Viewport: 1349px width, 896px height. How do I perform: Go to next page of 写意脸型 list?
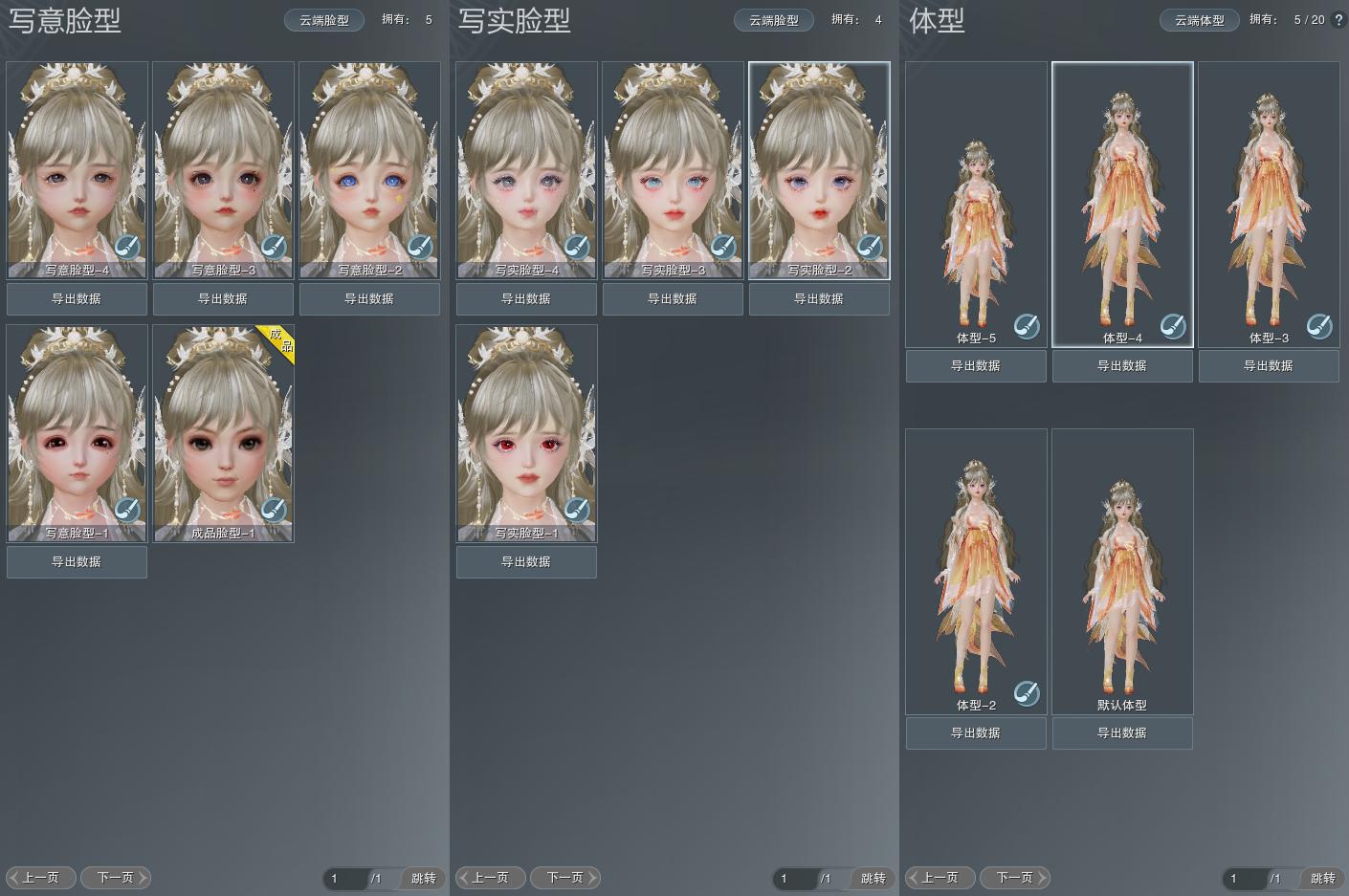[x=116, y=878]
